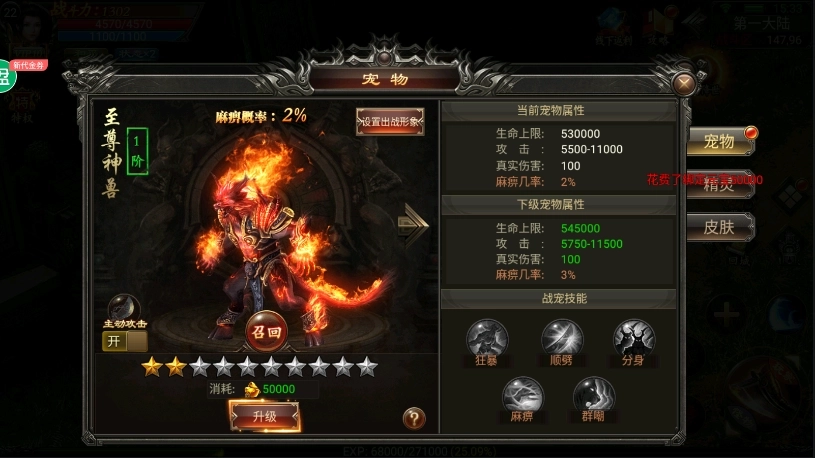Open the question mark help button
Image resolution: width=815 pixels, height=458 pixels.
click(x=414, y=419)
